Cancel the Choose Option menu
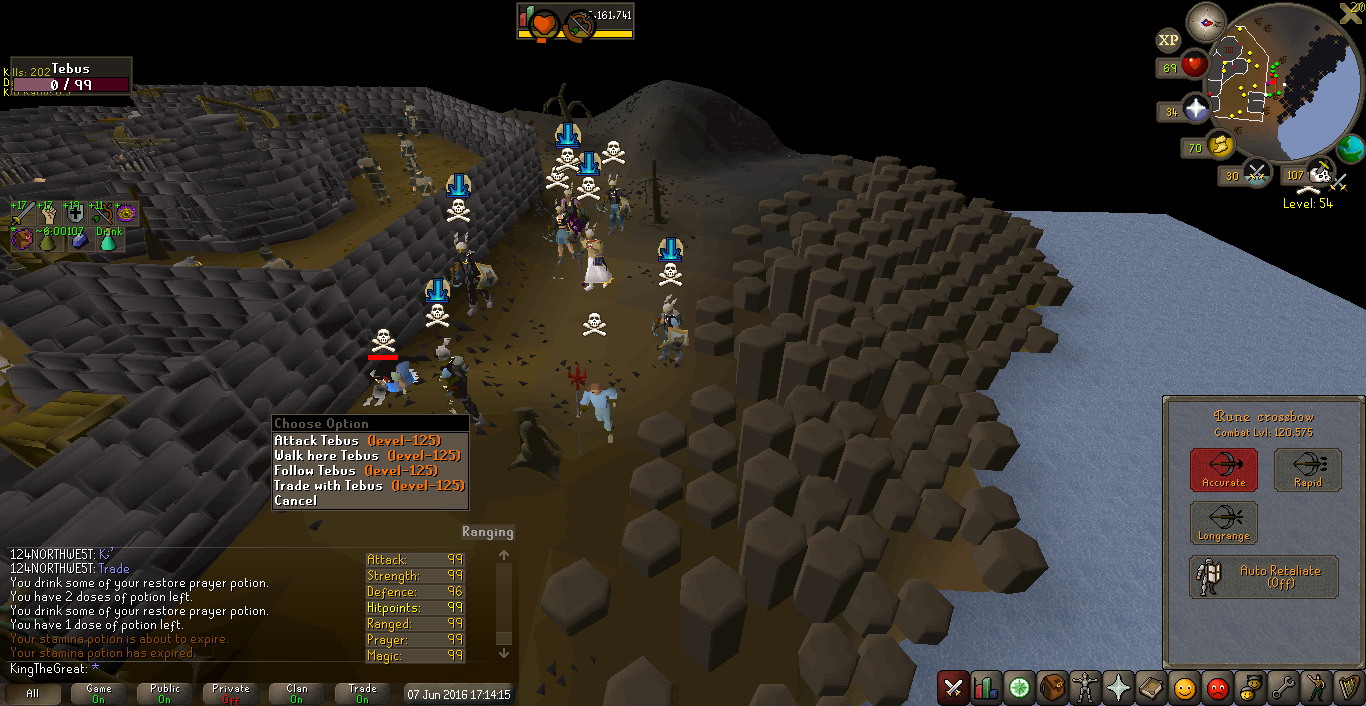 [x=295, y=500]
